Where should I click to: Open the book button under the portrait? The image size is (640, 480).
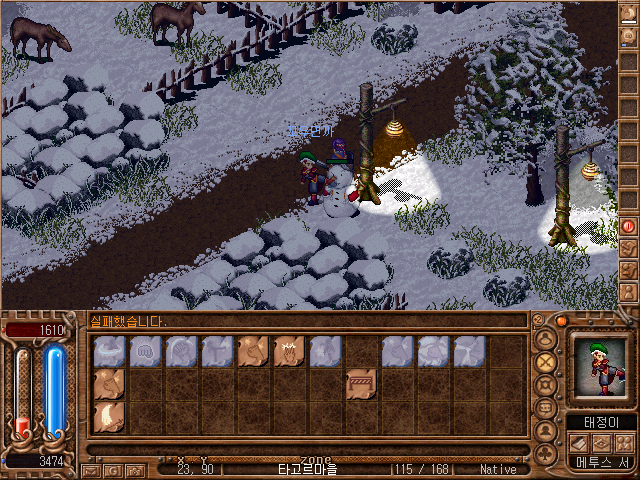pyautogui.click(x=578, y=442)
